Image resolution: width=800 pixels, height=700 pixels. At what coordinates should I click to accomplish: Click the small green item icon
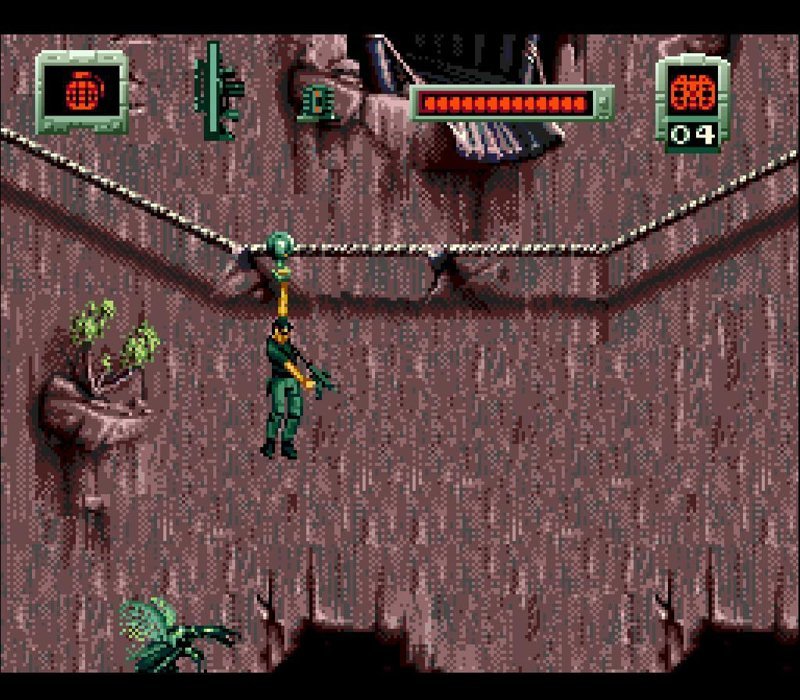click(314, 102)
